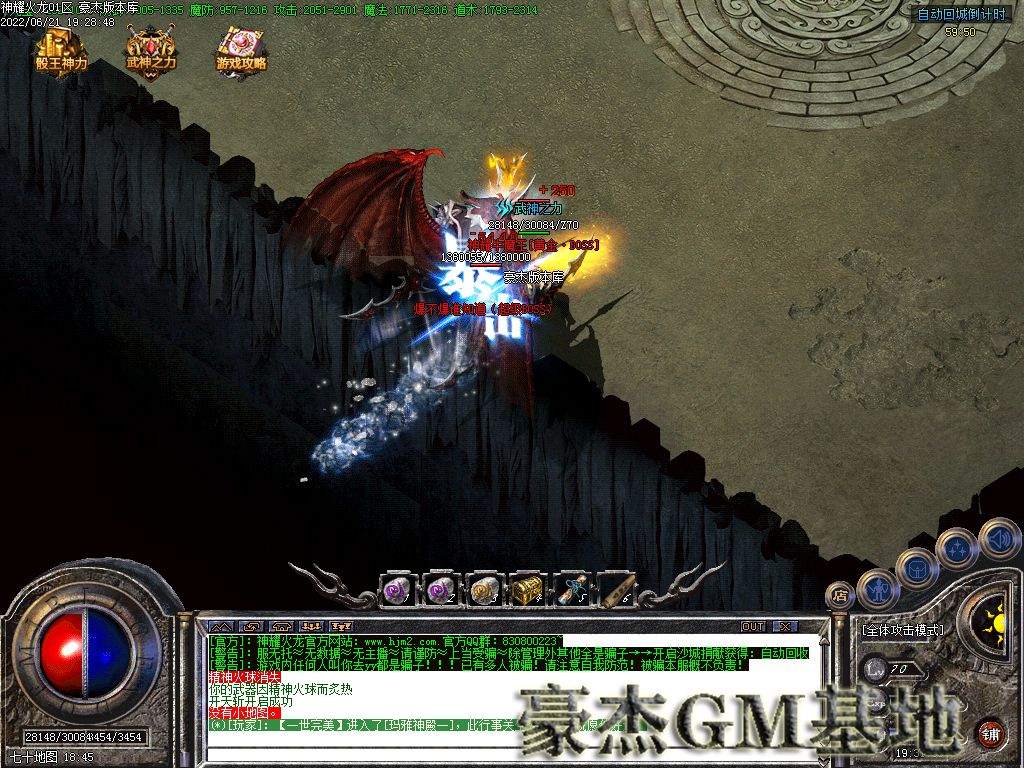
Task: Open the round 店 shop button
Action: point(840,596)
